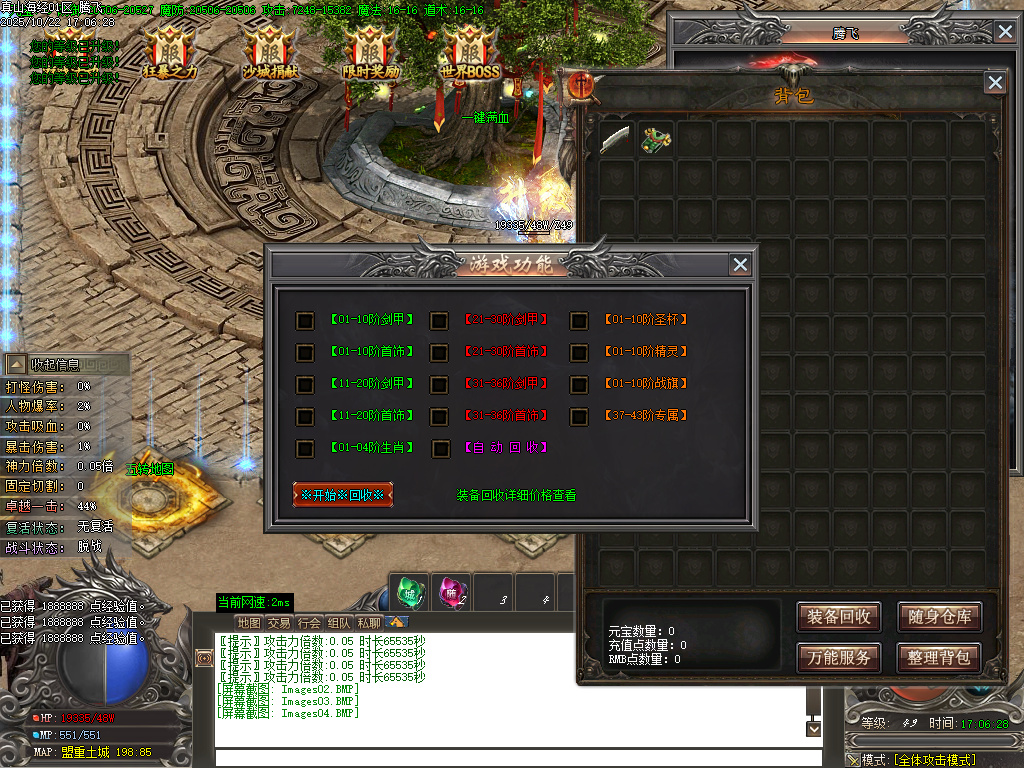1024x768 pixels.
Task: Open the 限时奖励 timed reward icon
Action: pos(371,53)
